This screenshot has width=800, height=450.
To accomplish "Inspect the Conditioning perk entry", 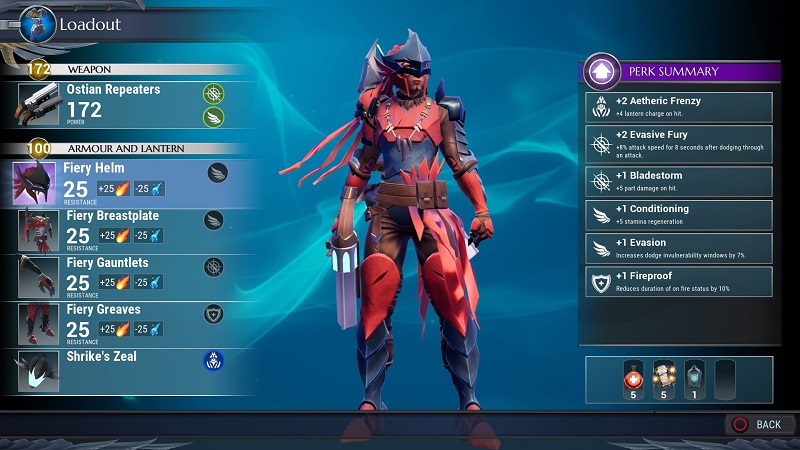I will click(x=679, y=214).
